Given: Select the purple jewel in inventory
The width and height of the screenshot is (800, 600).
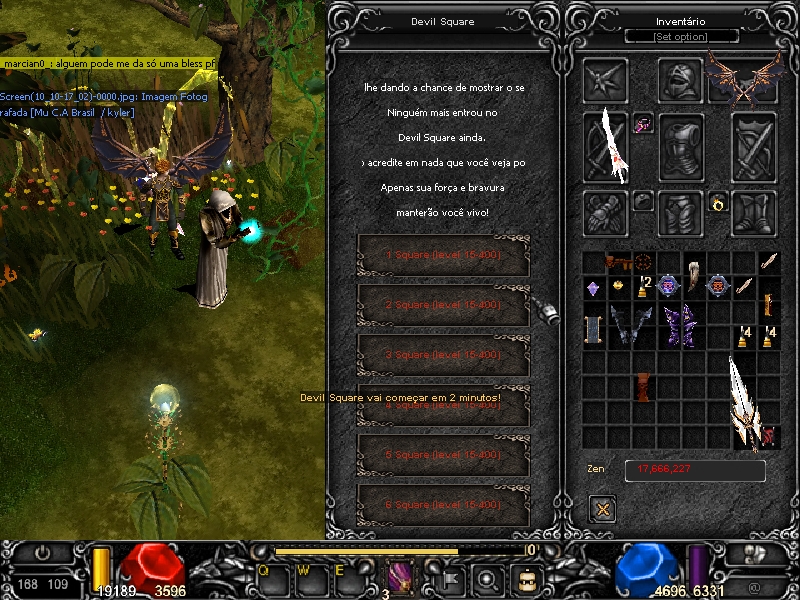Looking at the screenshot, I should point(592,288).
